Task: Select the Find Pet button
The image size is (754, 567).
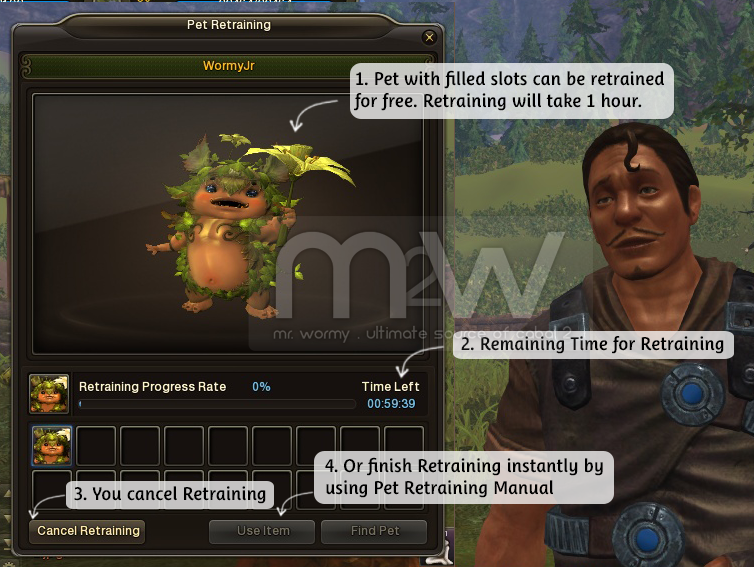Action: click(x=374, y=531)
